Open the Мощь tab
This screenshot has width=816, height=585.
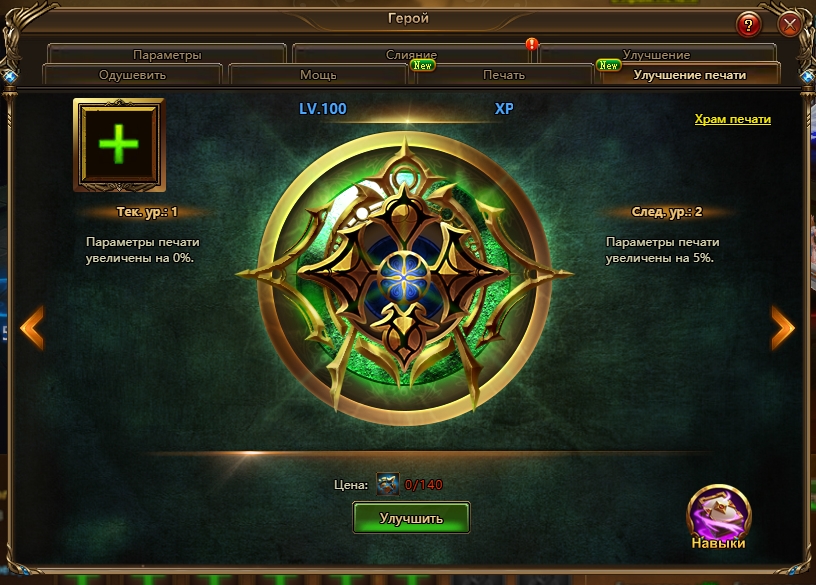tap(318, 75)
